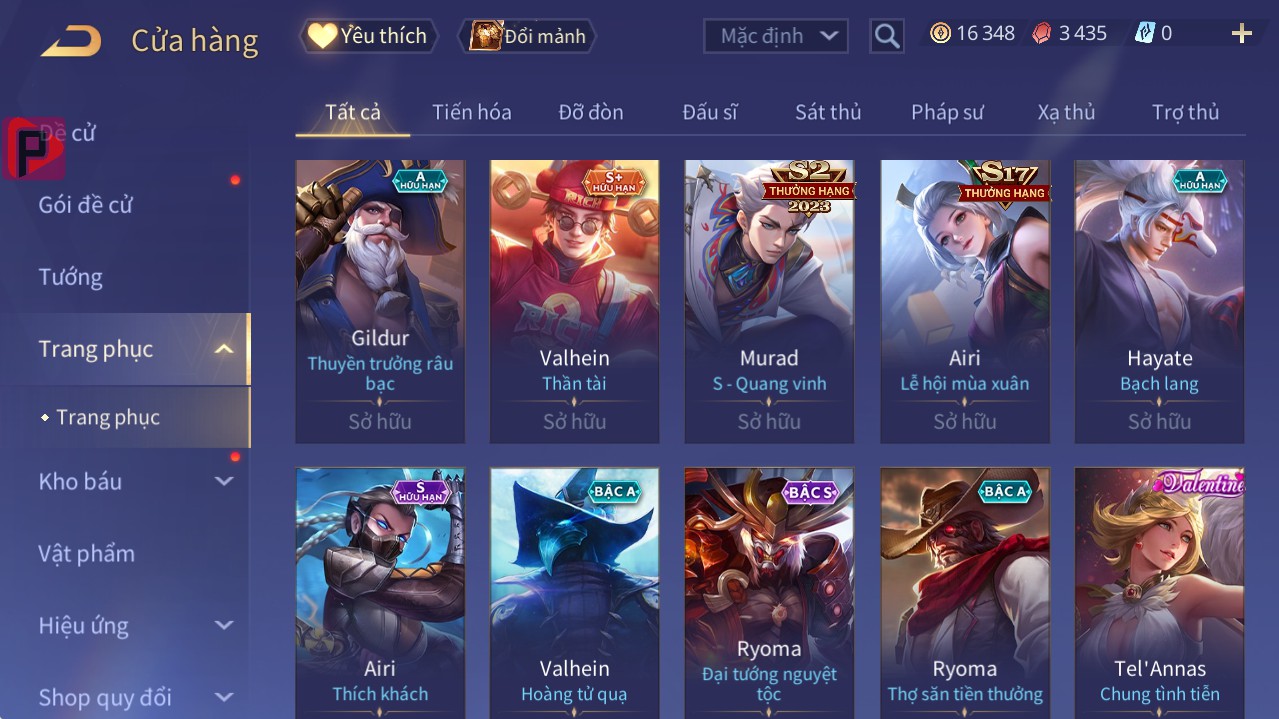Add currency with the plus button
Viewport: 1279px width, 719px height.
click(1241, 34)
